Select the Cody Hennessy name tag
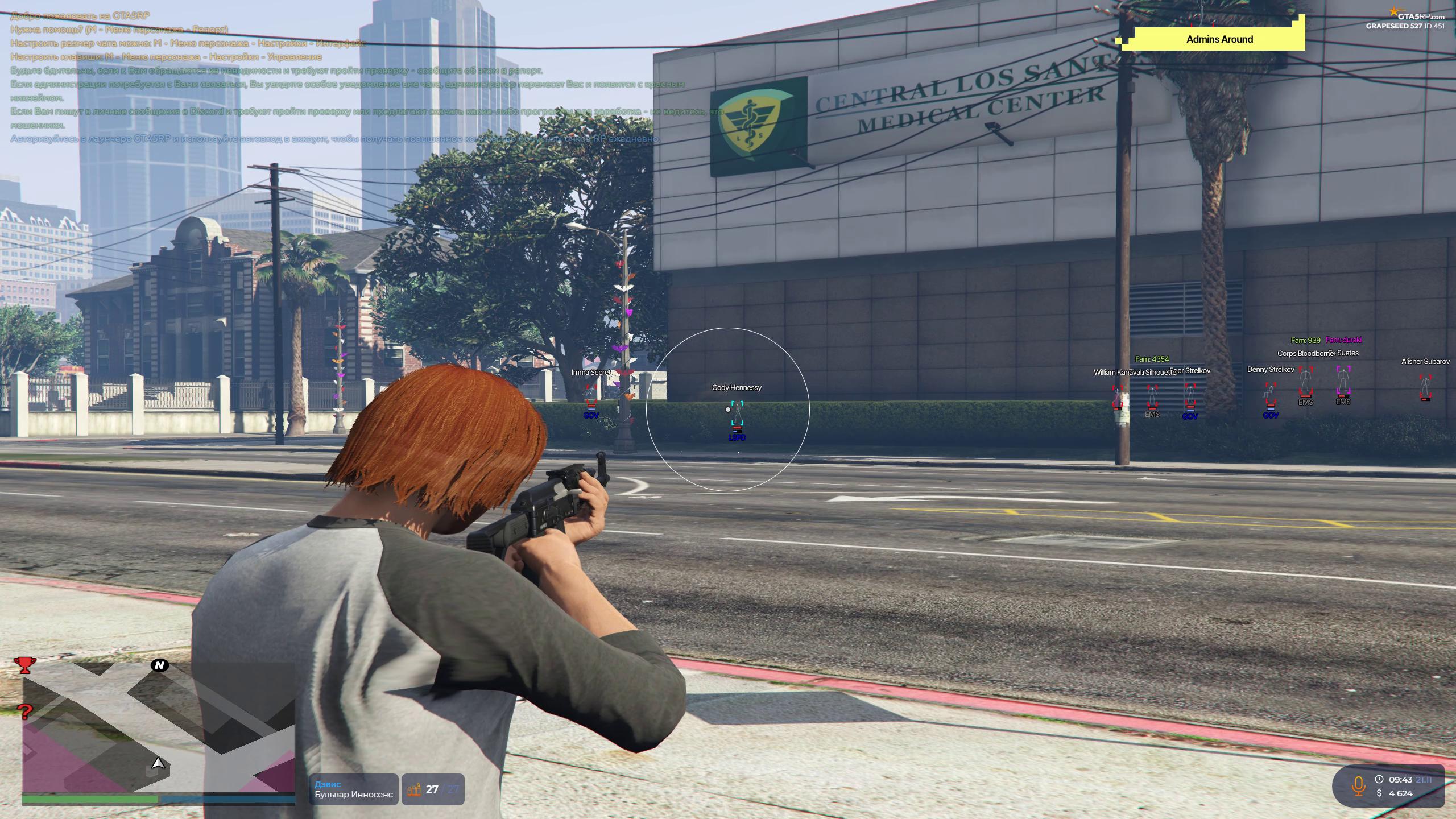The width and height of the screenshot is (1456, 819). [x=737, y=388]
